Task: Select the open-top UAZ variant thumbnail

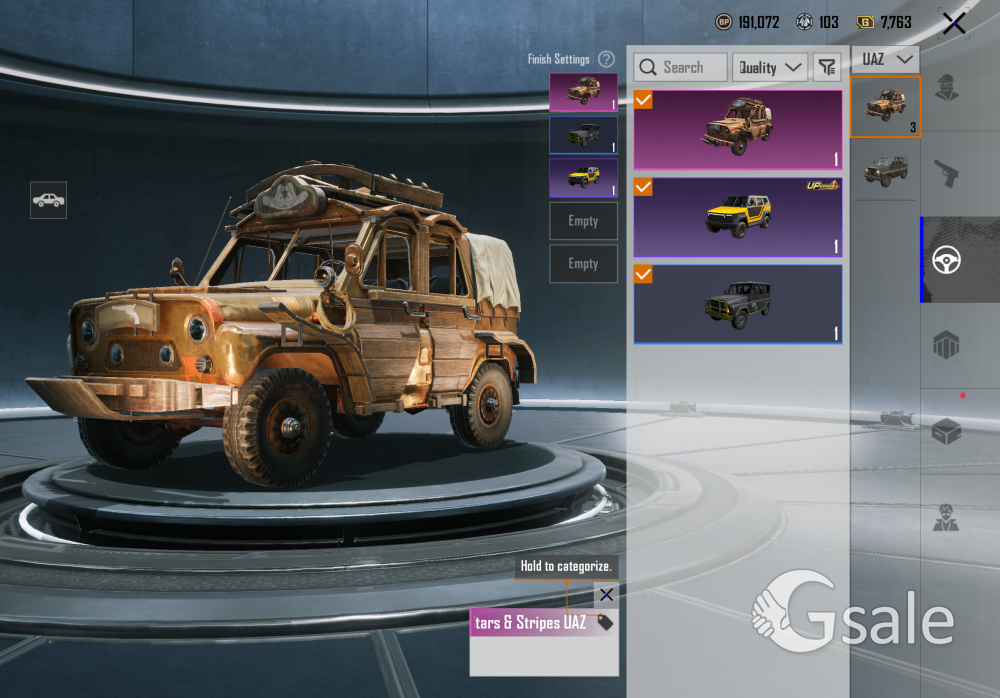Action: click(x=885, y=170)
